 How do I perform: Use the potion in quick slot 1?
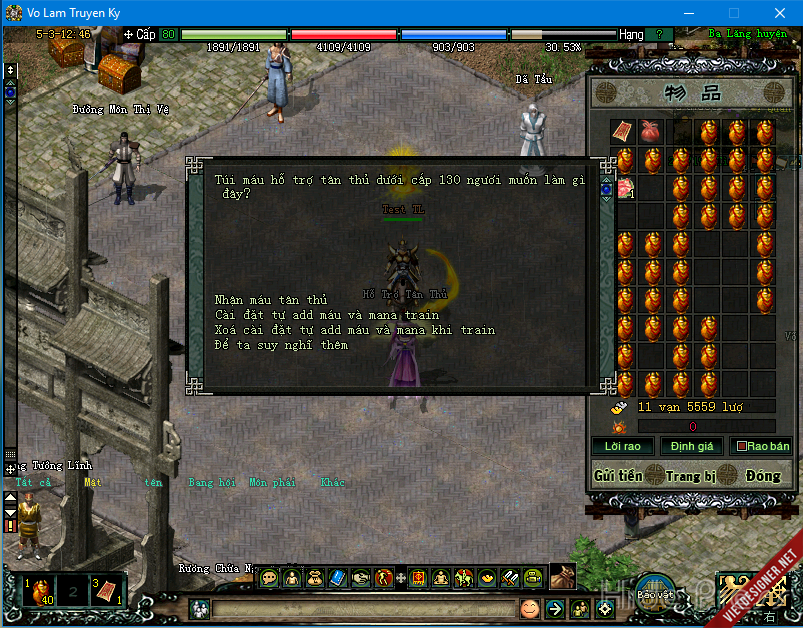[38, 590]
